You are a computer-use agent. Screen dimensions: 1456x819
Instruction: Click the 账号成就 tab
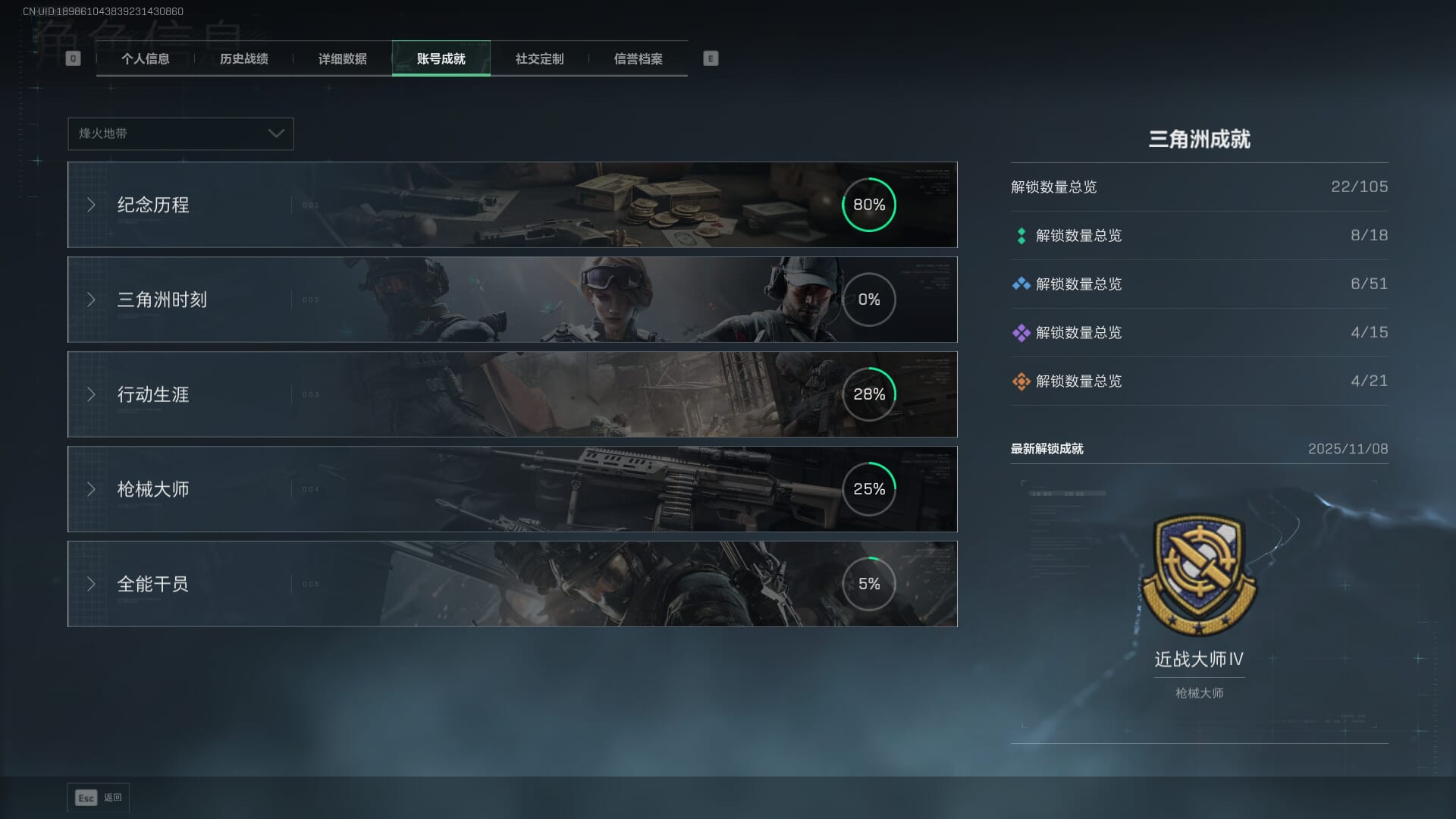click(441, 59)
